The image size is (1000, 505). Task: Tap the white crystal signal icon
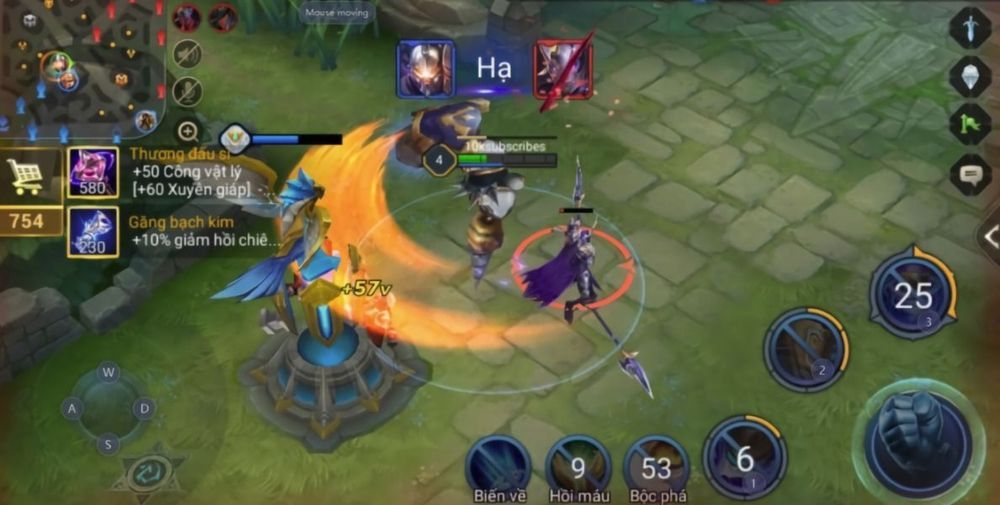coord(969,76)
